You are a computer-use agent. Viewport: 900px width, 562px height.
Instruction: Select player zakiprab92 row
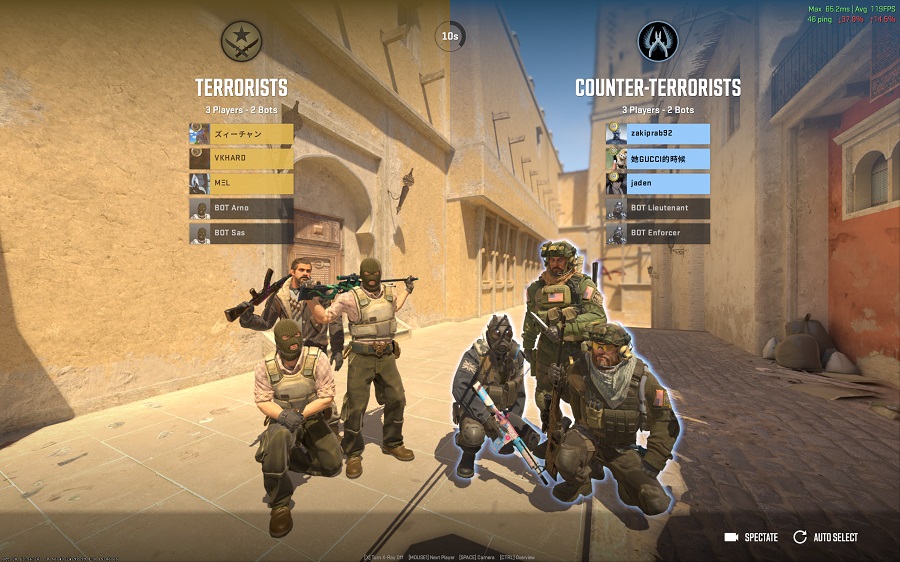(x=657, y=133)
